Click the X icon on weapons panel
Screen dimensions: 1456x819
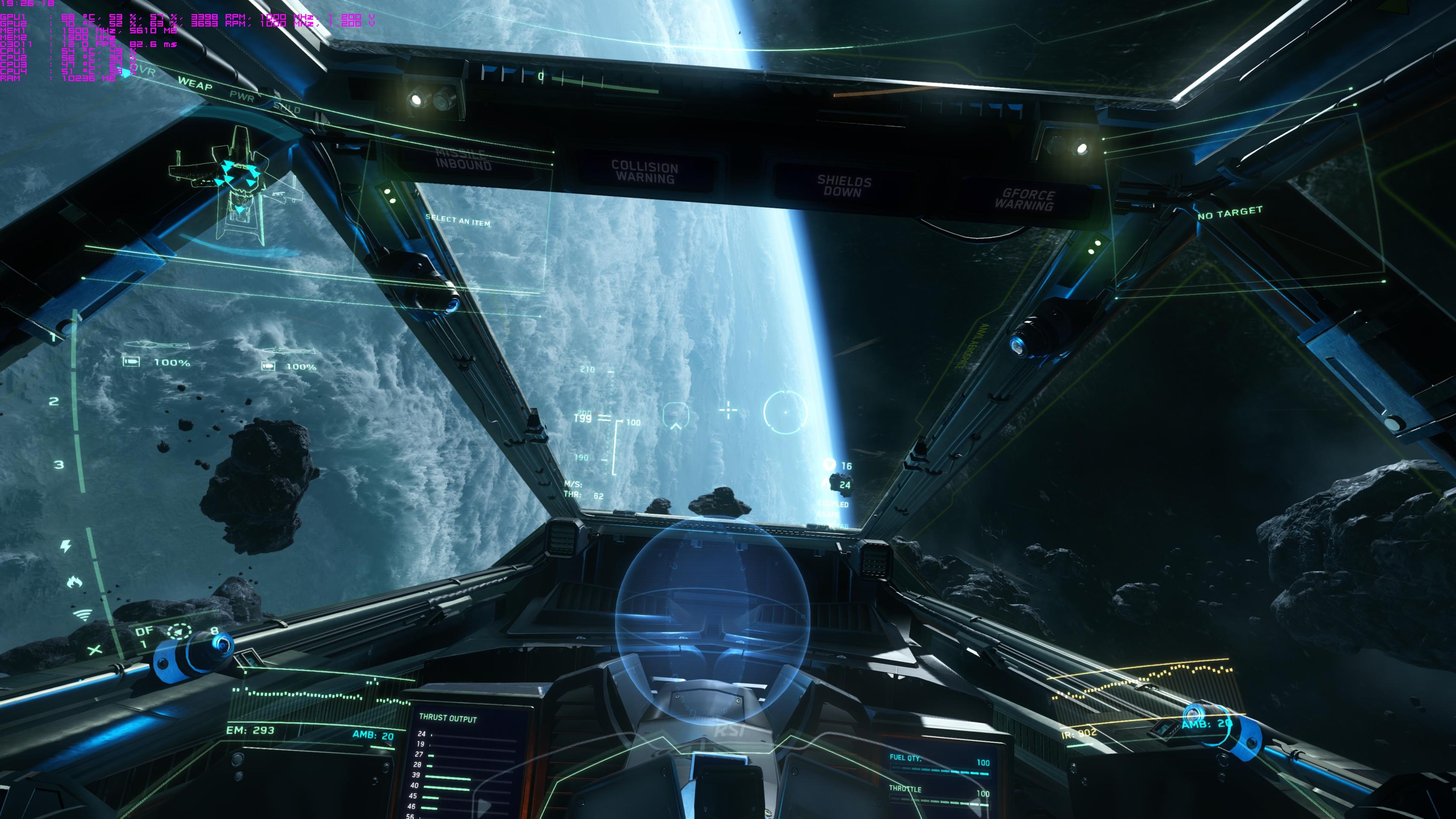(x=95, y=650)
